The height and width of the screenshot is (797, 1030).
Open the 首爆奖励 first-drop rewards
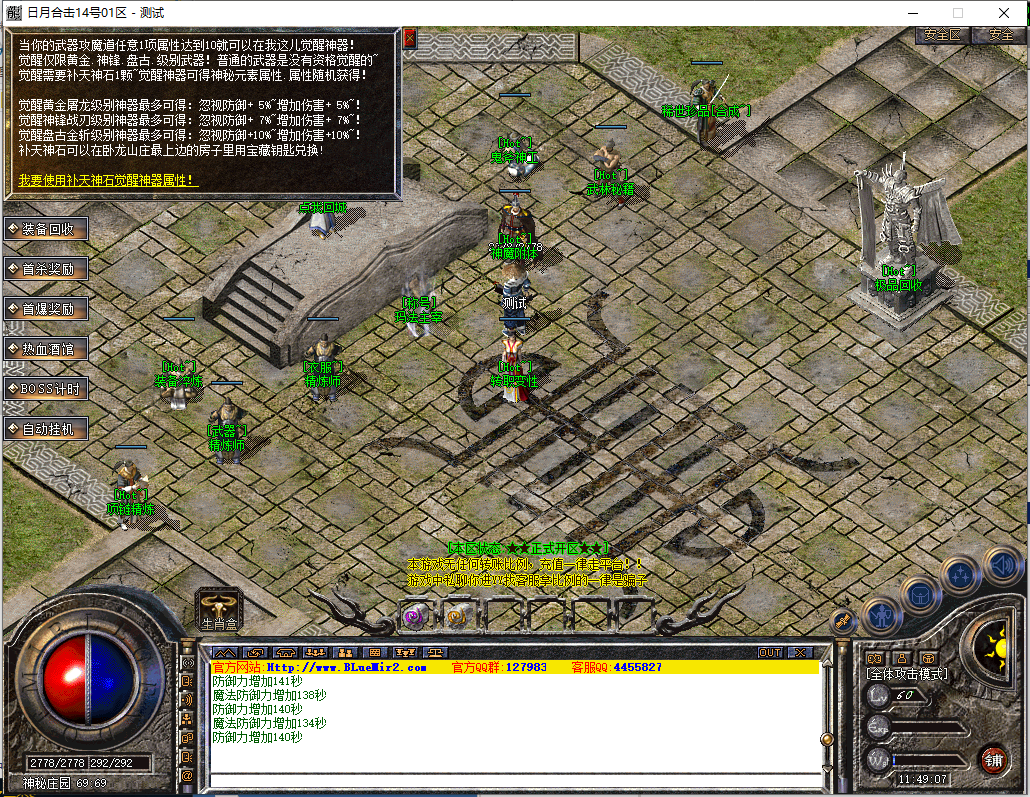pos(47,309)
